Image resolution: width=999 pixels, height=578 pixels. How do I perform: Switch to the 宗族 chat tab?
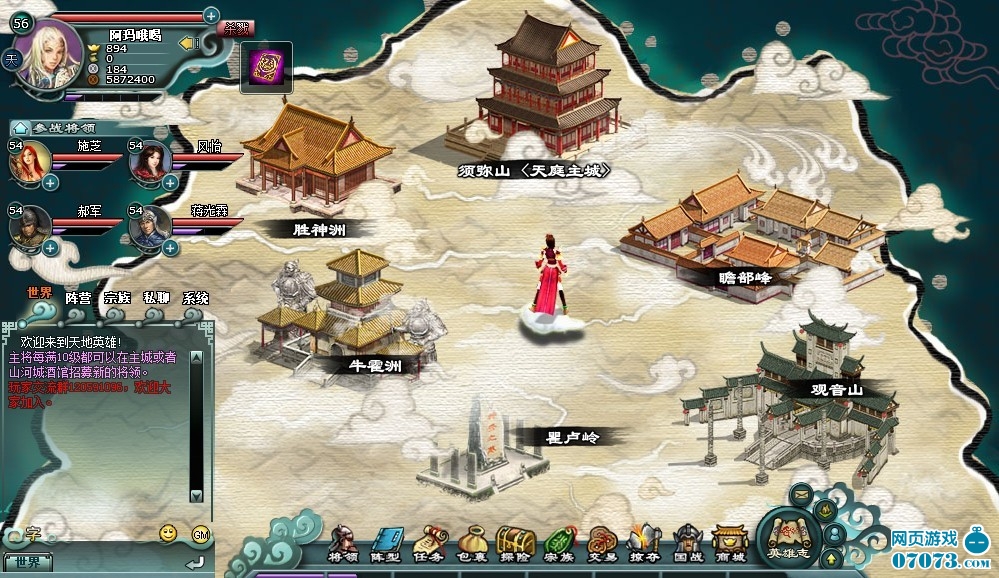[117, 297]
